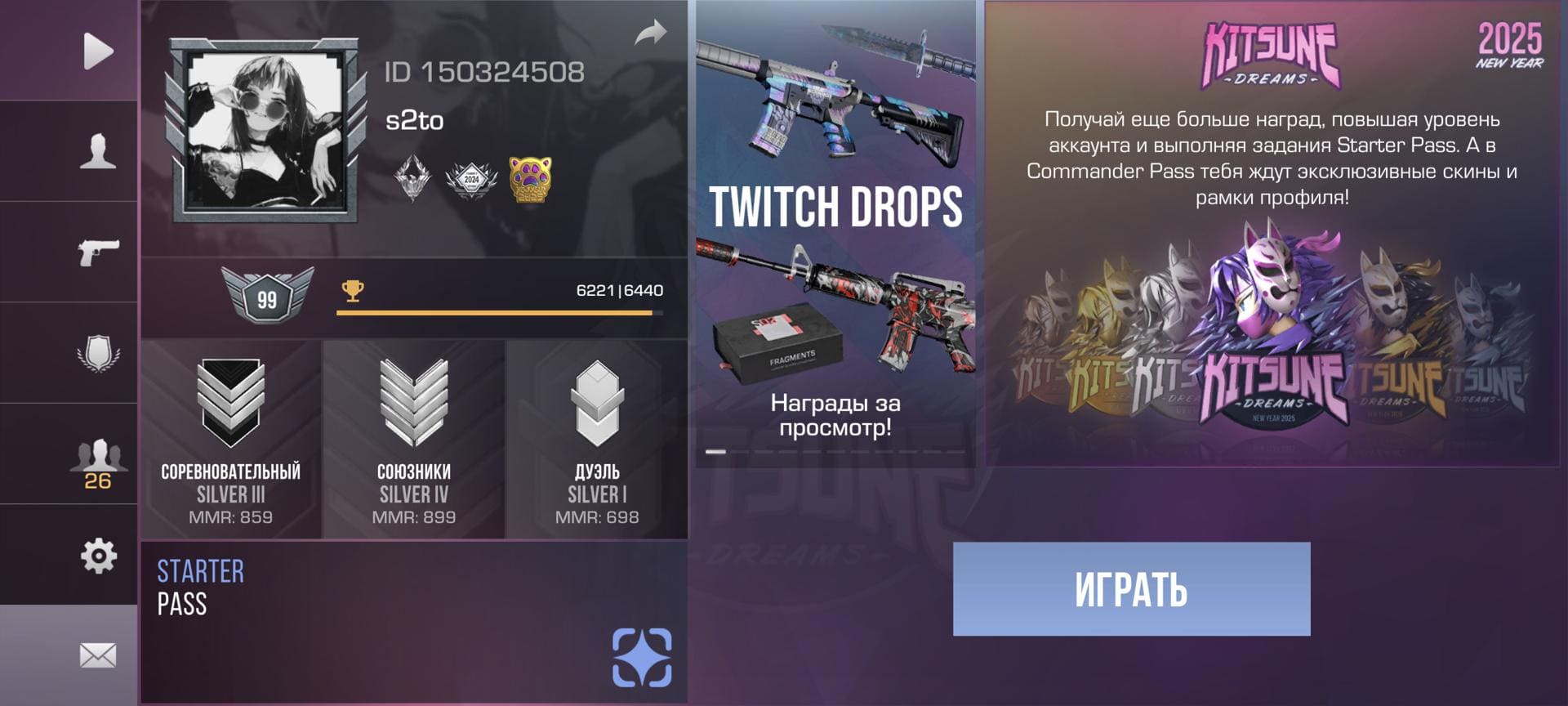Open the pistol inventory sidebar tab
Image resolution: width=1568 pixels, height=706 pixels.
pyautogui.click(x=98, y=252)
